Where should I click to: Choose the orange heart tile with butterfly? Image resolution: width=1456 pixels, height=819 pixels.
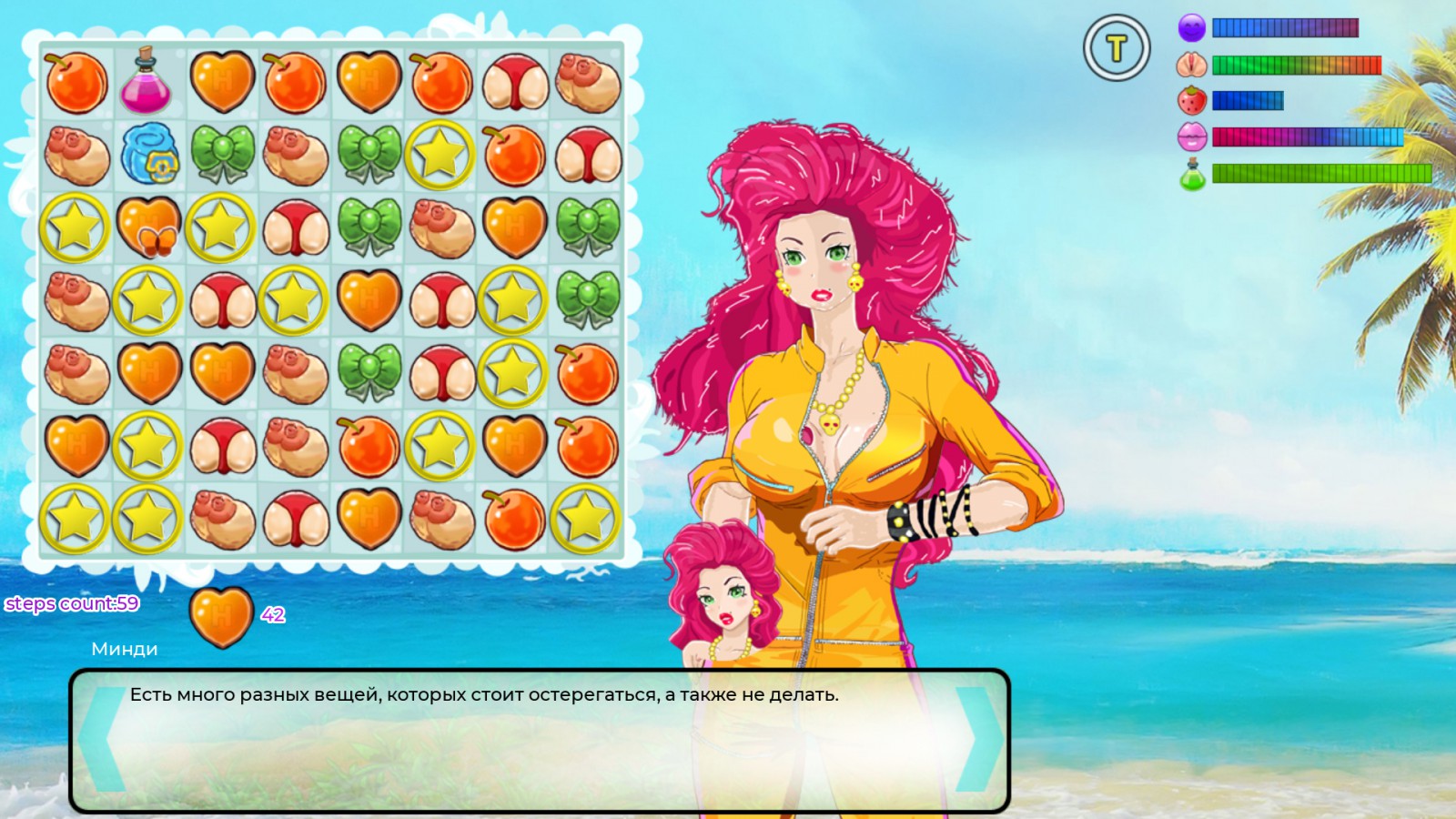click(149, 227)
